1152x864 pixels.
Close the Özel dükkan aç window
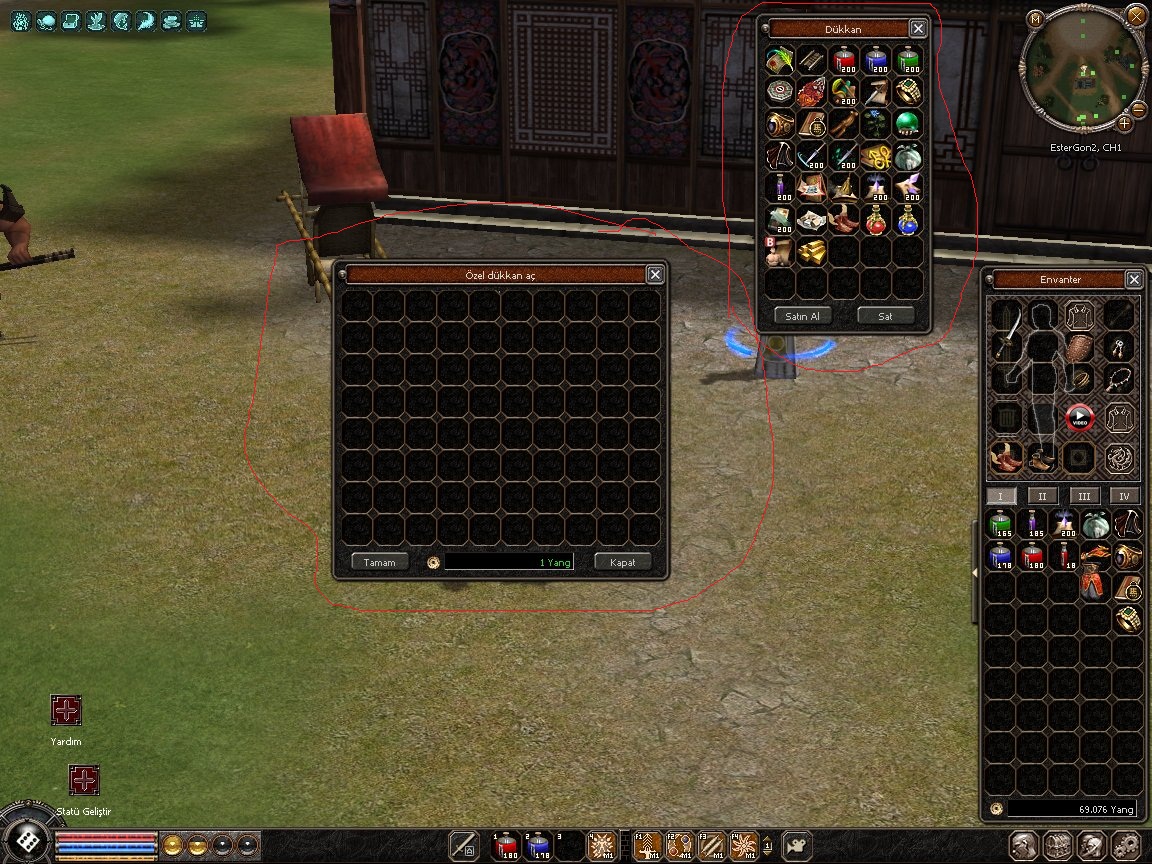click(x=655, y=275)
